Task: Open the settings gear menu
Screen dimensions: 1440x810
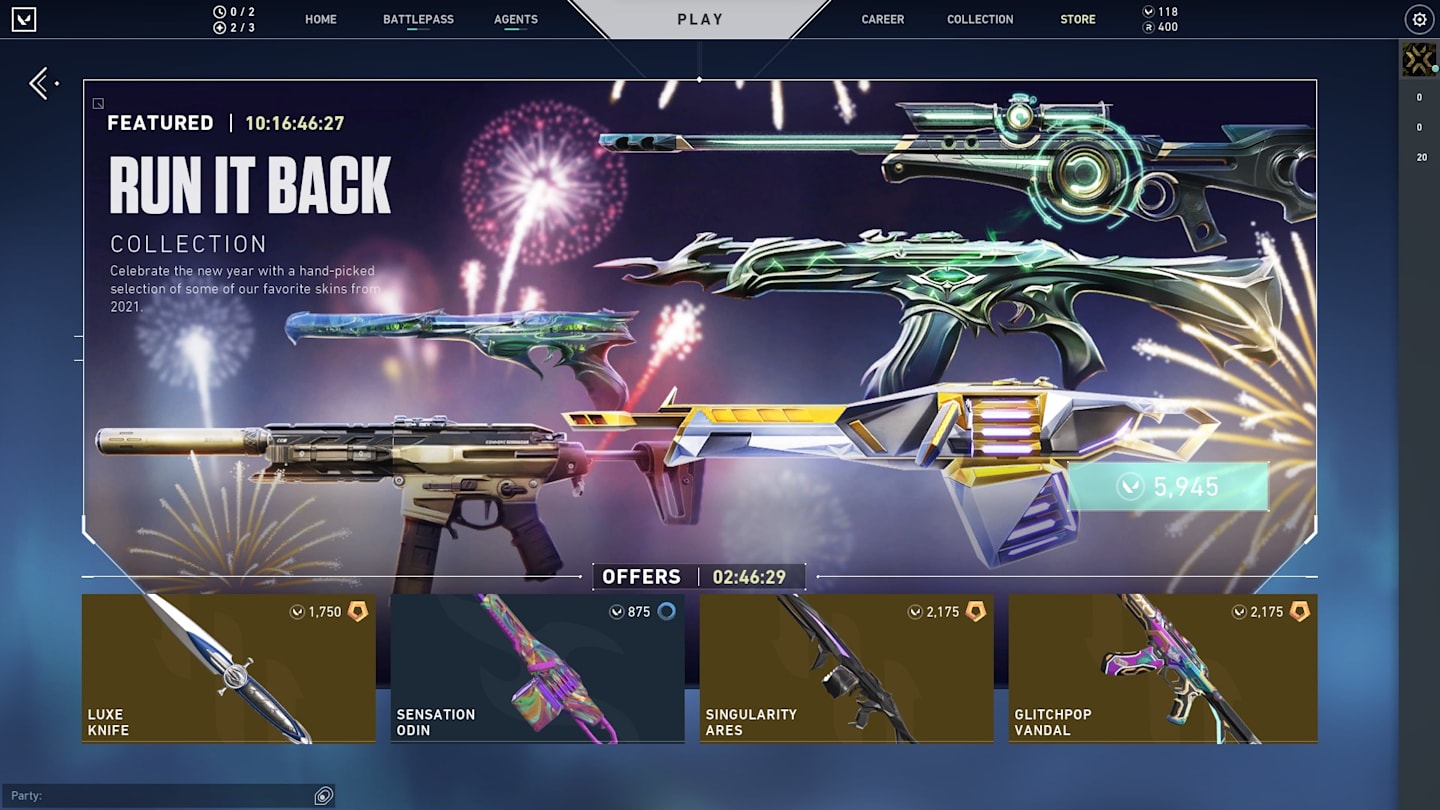Action: coord(1418,19)
